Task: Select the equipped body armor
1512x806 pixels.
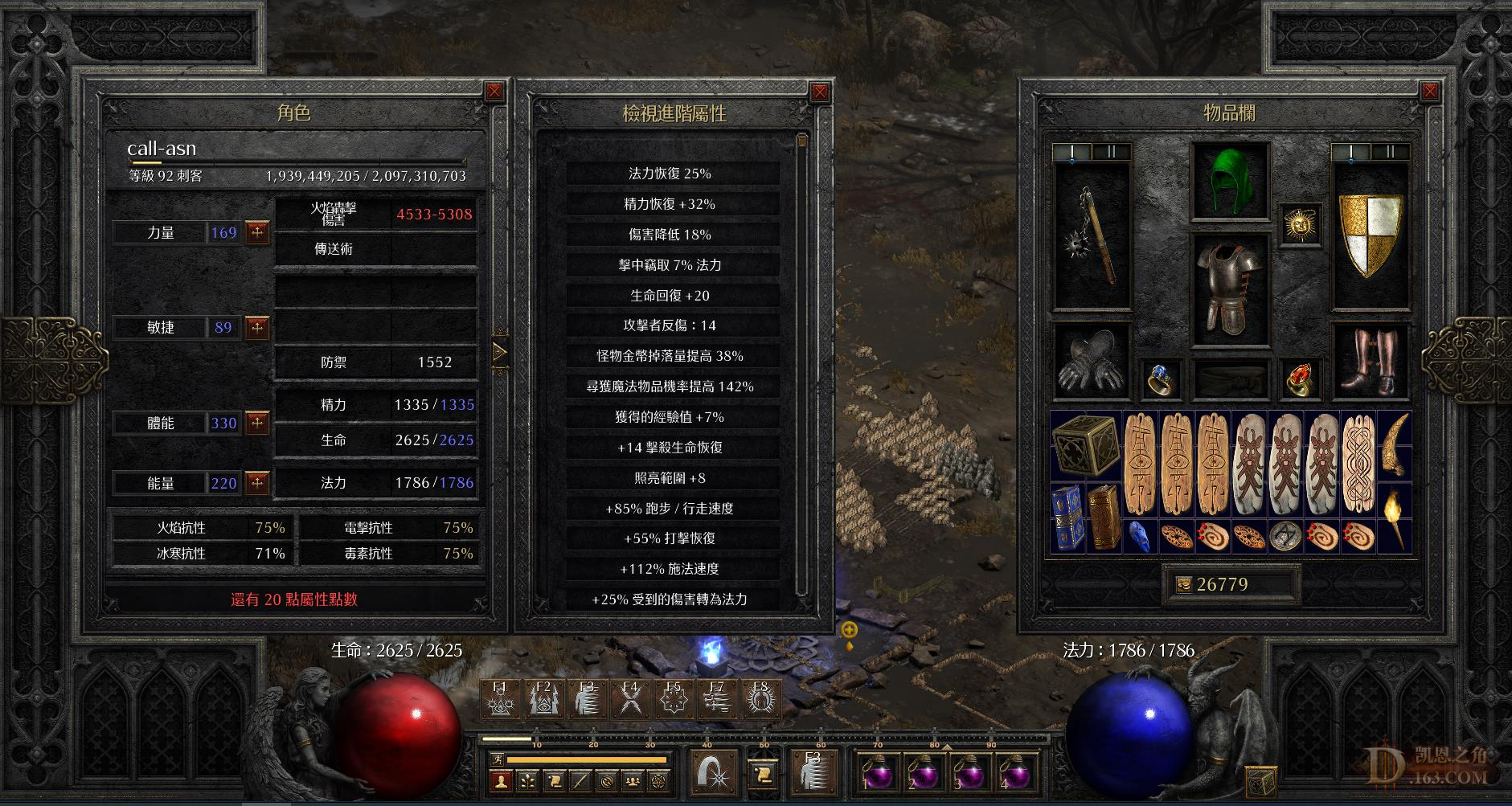Action: pos(1230,289)
